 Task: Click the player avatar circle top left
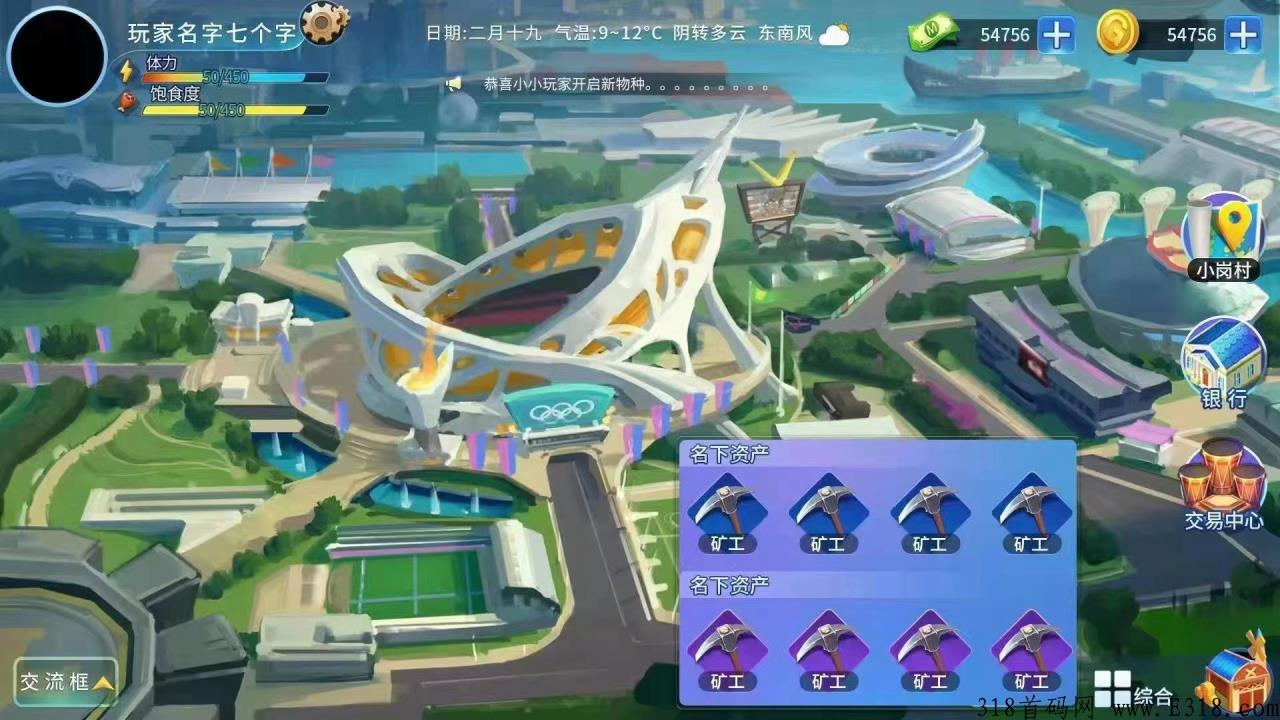click(55, 55)
